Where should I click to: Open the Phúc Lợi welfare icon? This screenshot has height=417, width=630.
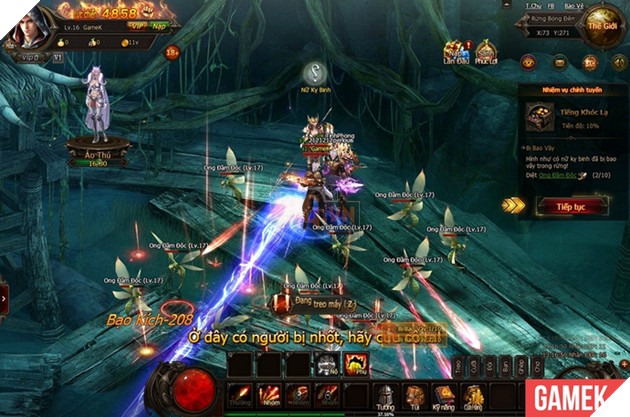[x=486, y=53]
